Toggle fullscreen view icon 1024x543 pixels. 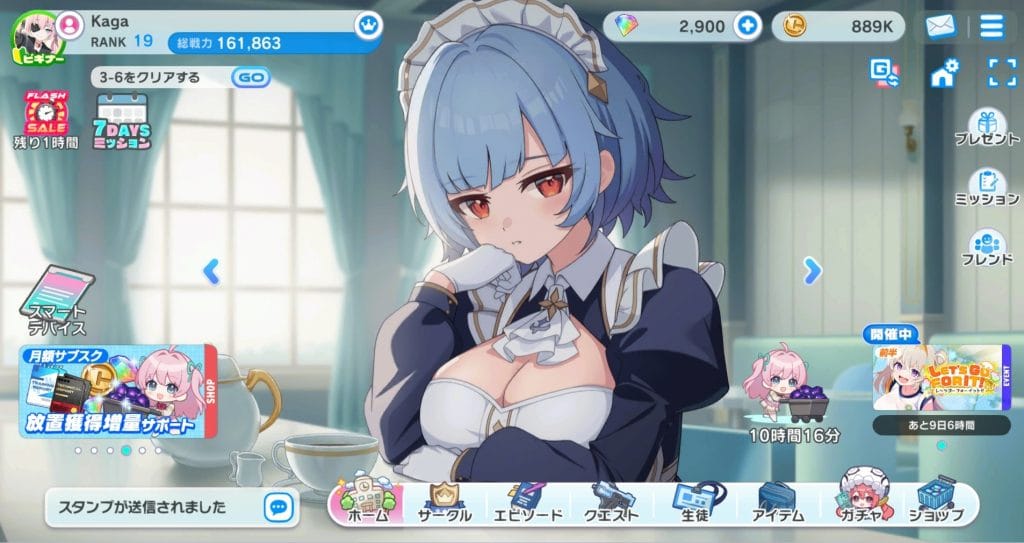[x=1001, y=72]
